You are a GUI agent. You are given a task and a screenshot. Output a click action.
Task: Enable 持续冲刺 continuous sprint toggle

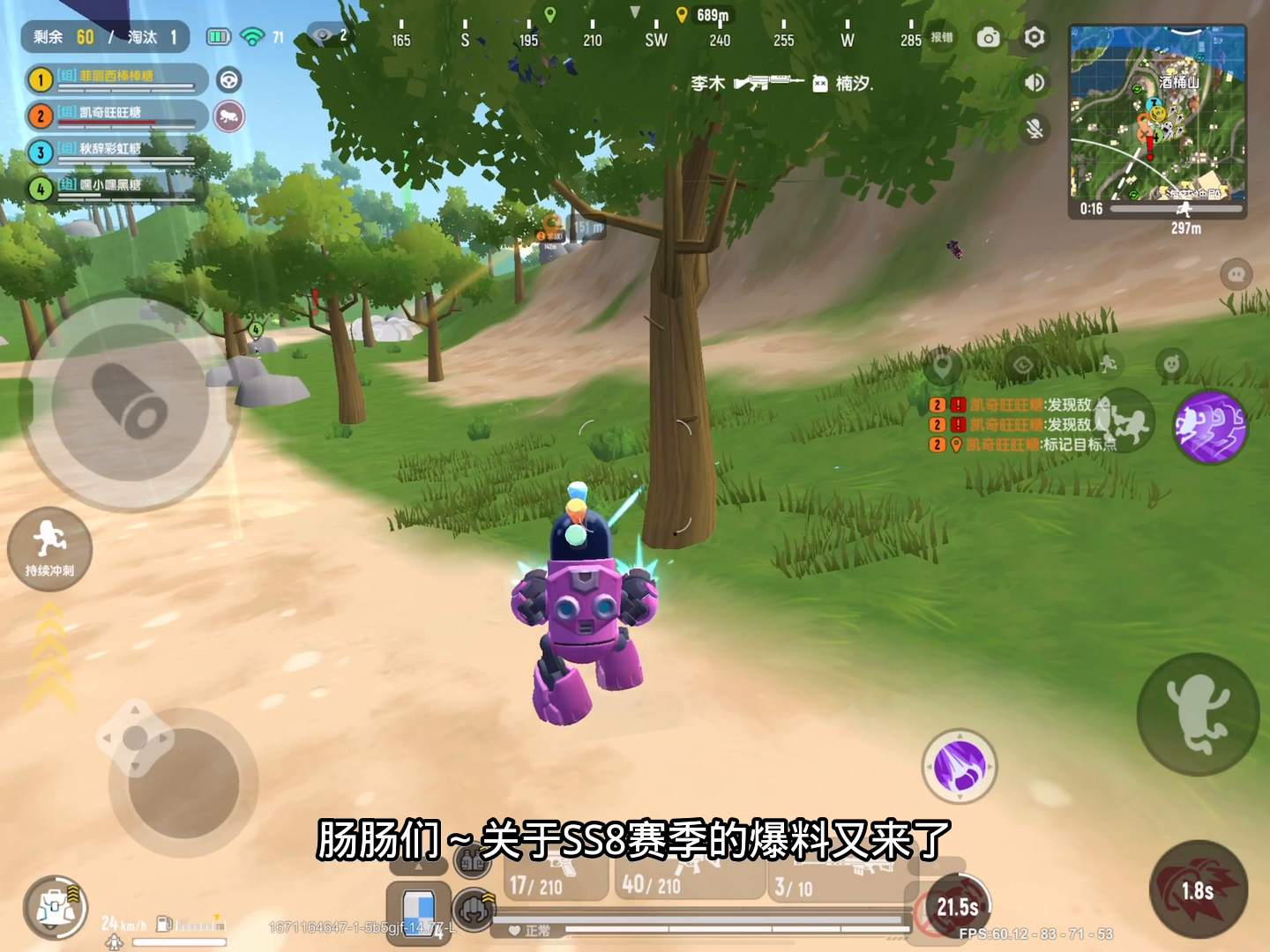click(50, 548)
